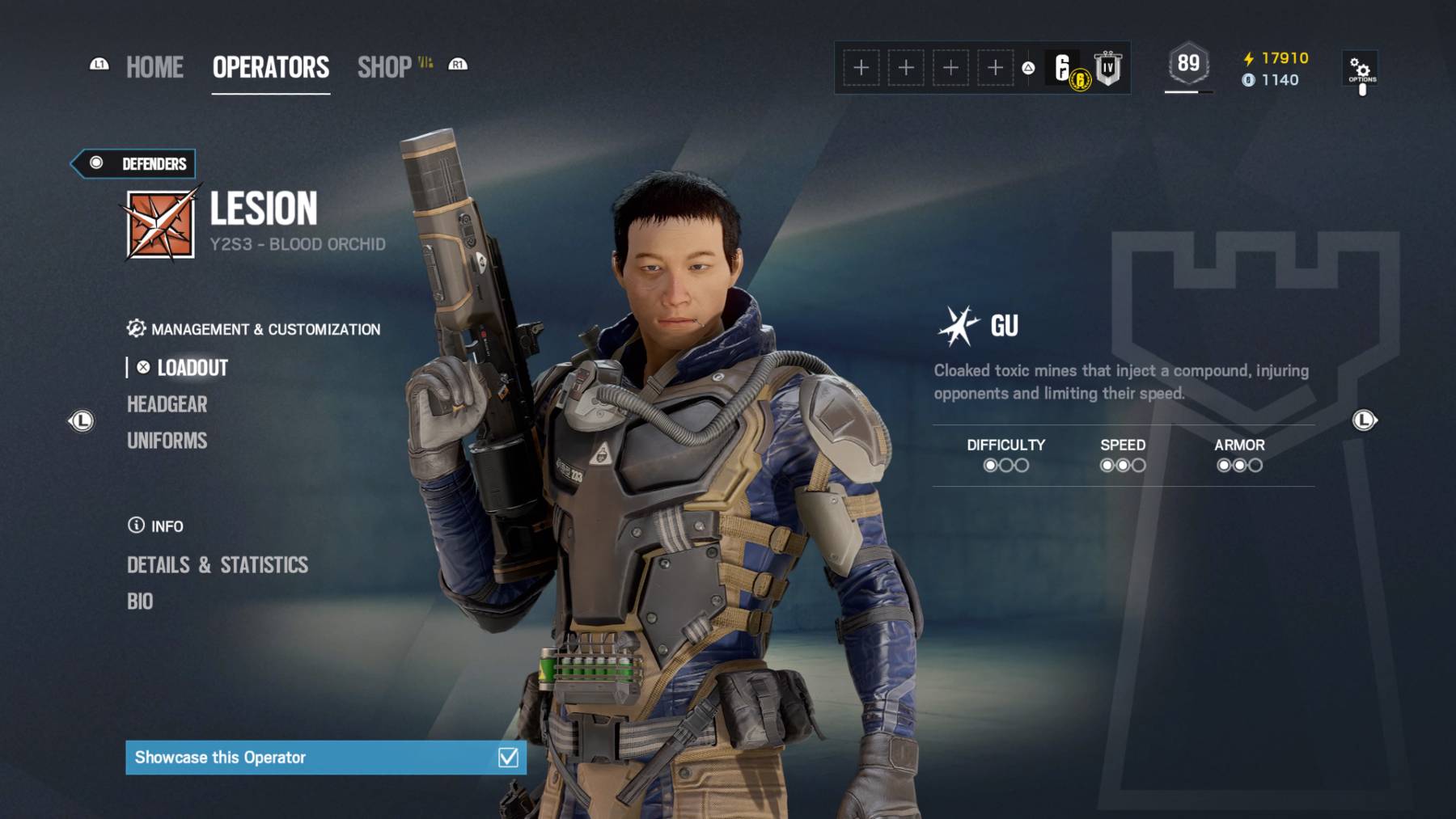Switch to the Home tab
Viewport: 1456px width, 819px height.
click(154, 67)
